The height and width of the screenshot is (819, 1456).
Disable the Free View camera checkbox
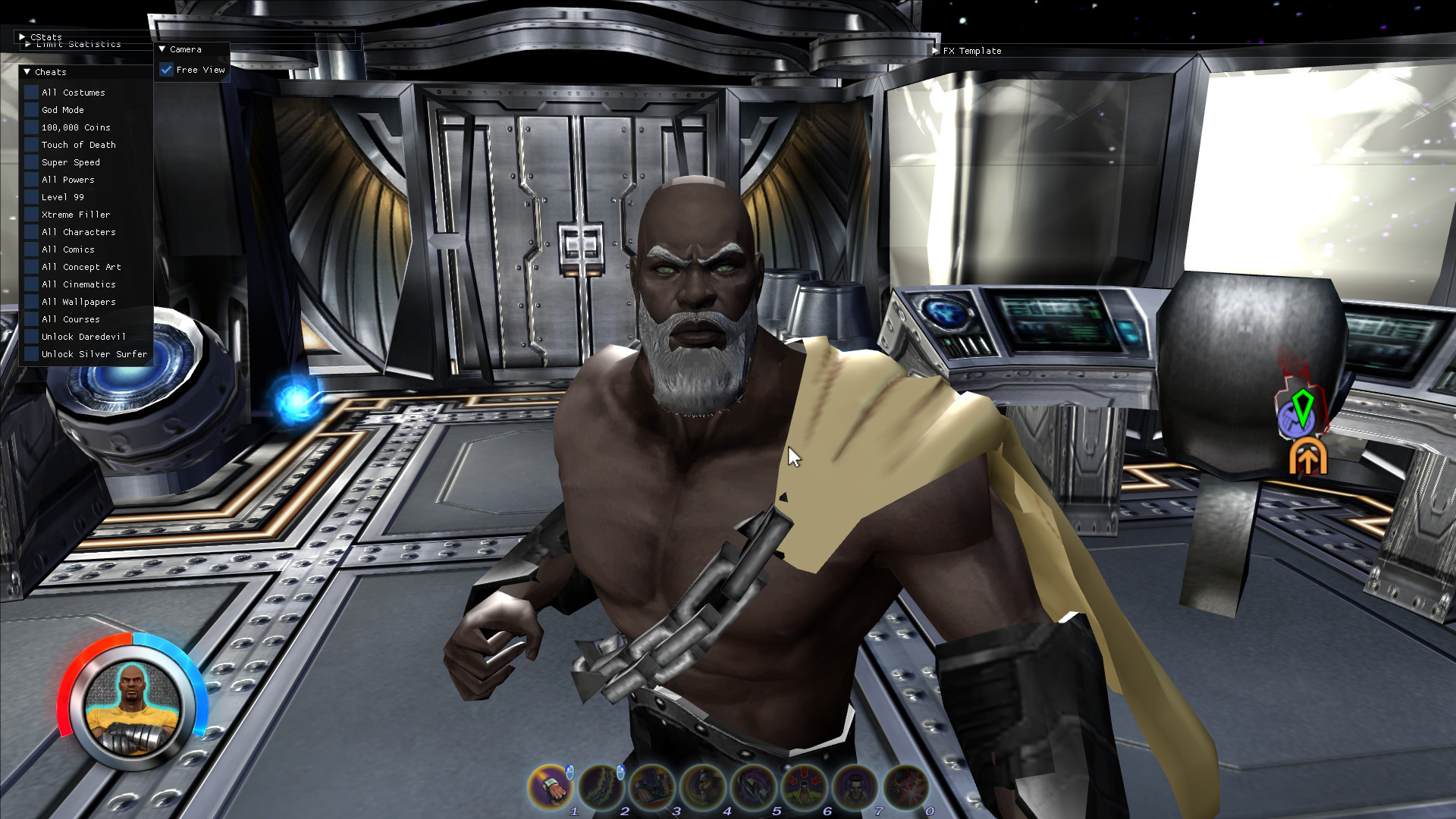pos(168,69)
